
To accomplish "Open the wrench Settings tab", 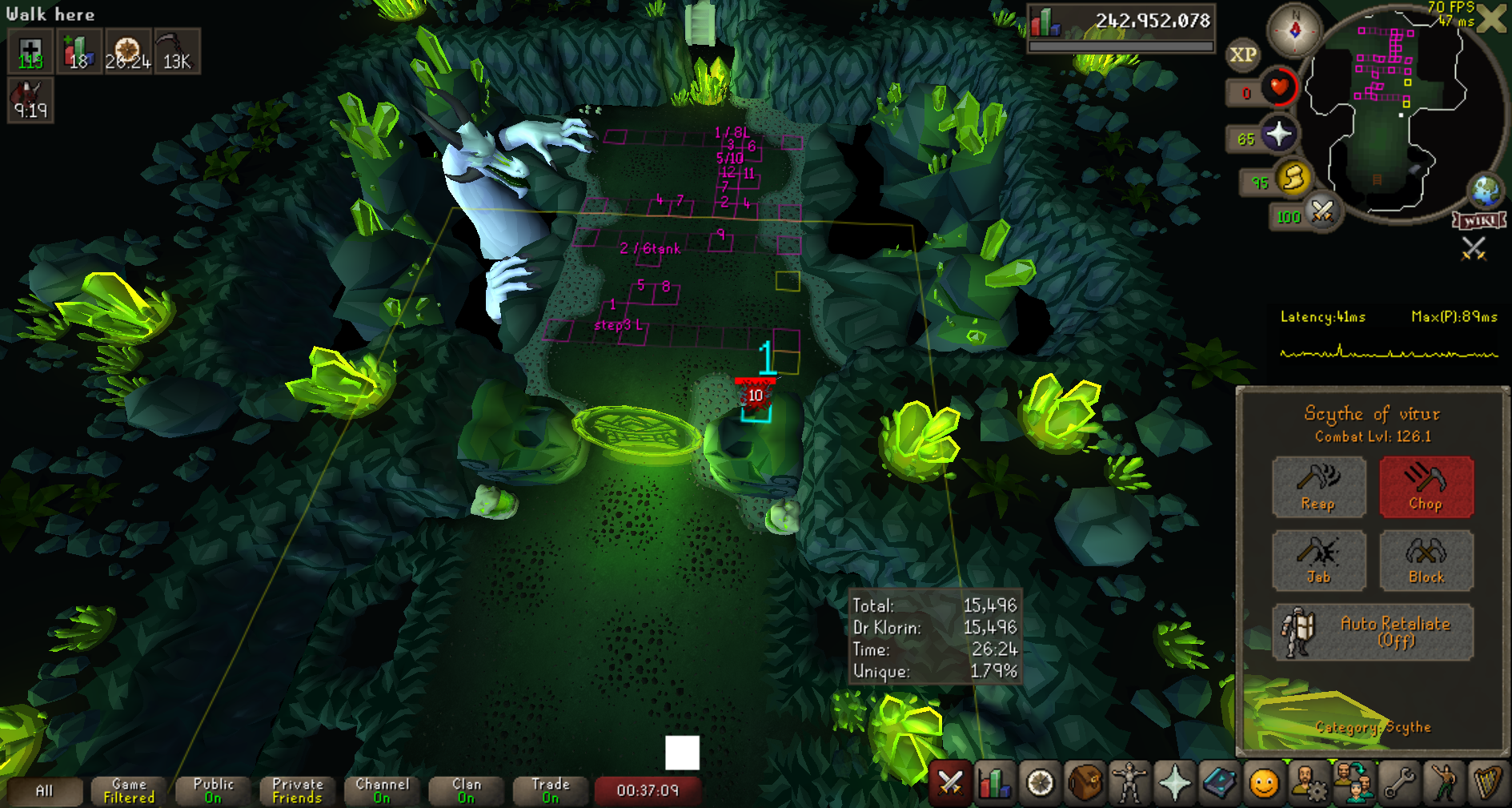I will (x=1398, y=782).
